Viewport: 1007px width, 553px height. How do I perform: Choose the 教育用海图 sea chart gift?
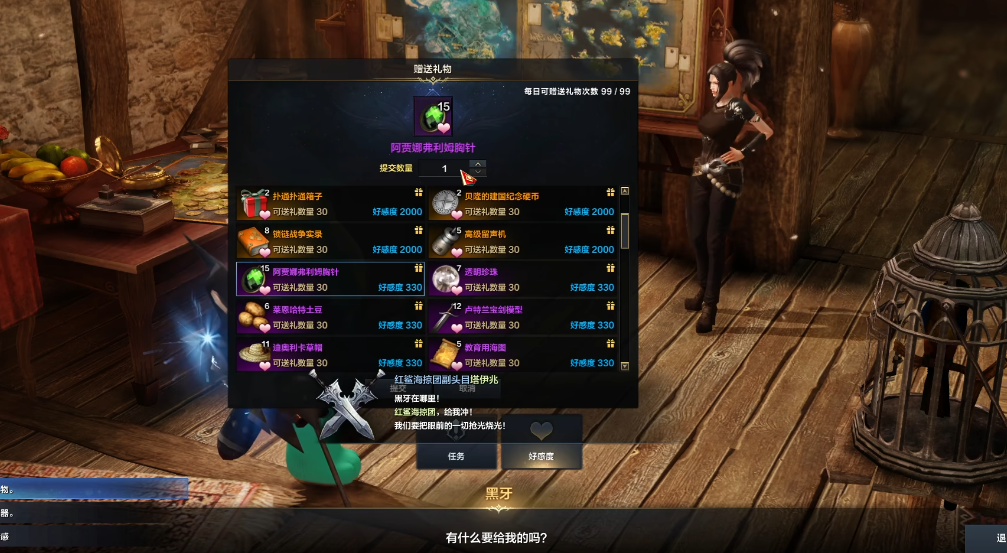(x=523, y=355)
